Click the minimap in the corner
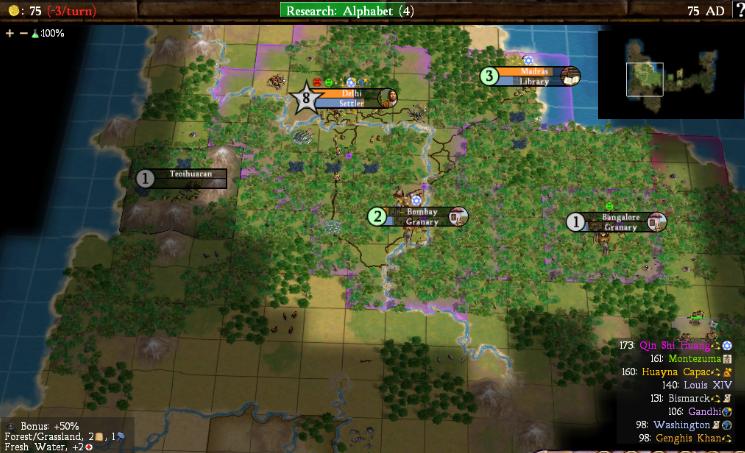 [x=668, y=74]
